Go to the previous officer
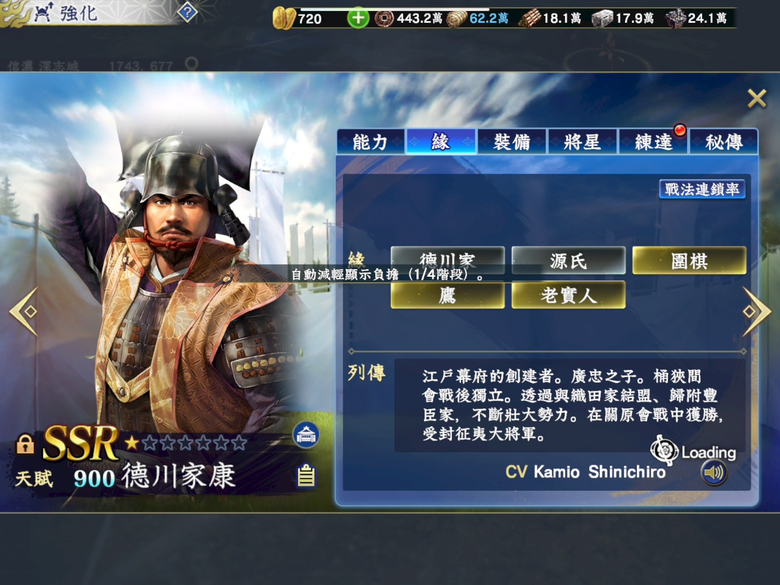The height and width of the screenshot is (585, 780). (23, 311)
